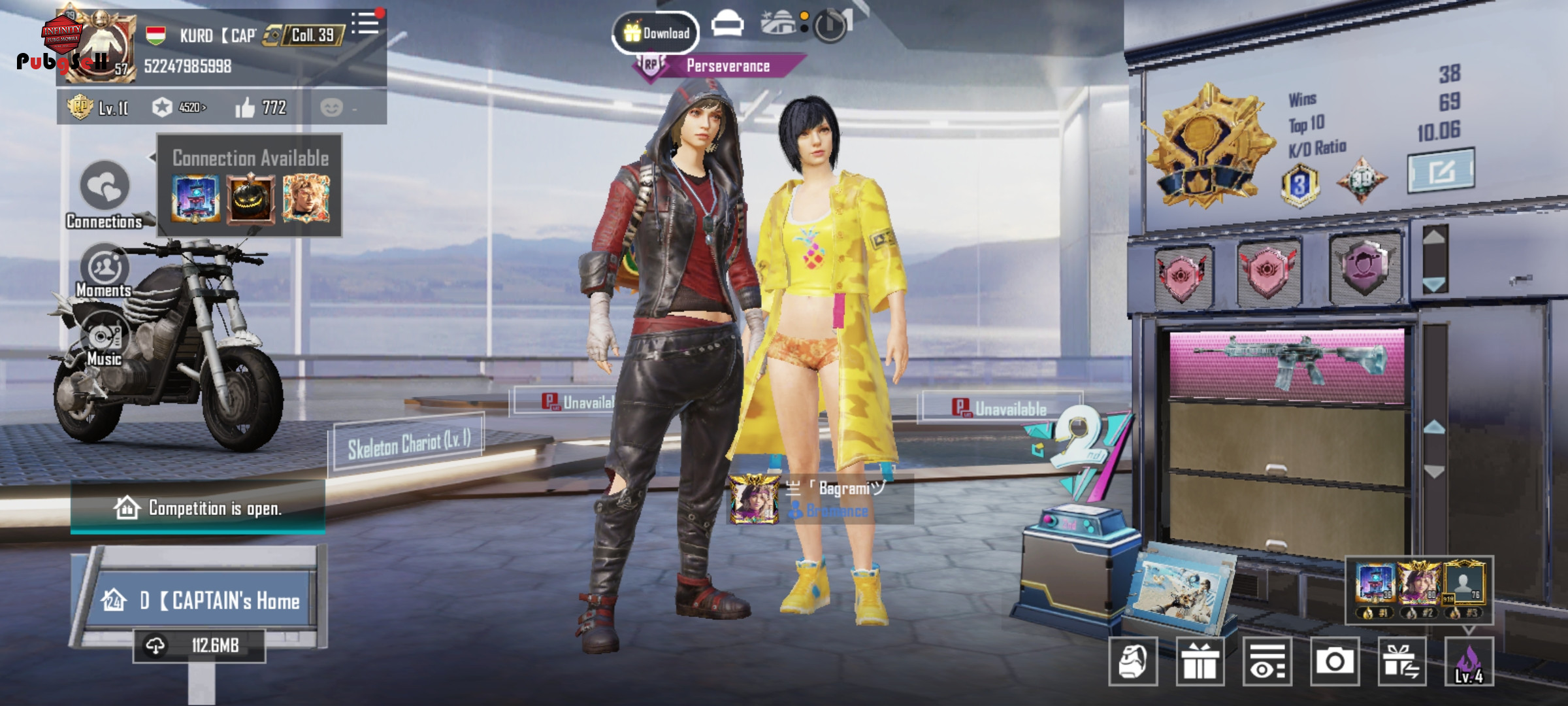The image size is (1568, 706).
Task: Open the list menu with red dot
Action: (x=366, y=24)
